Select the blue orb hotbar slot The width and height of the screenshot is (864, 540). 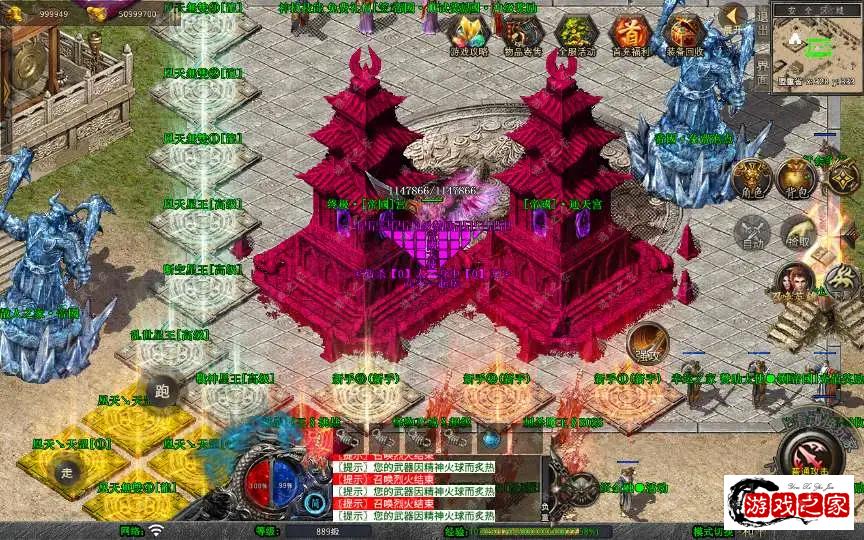point(491,438)
